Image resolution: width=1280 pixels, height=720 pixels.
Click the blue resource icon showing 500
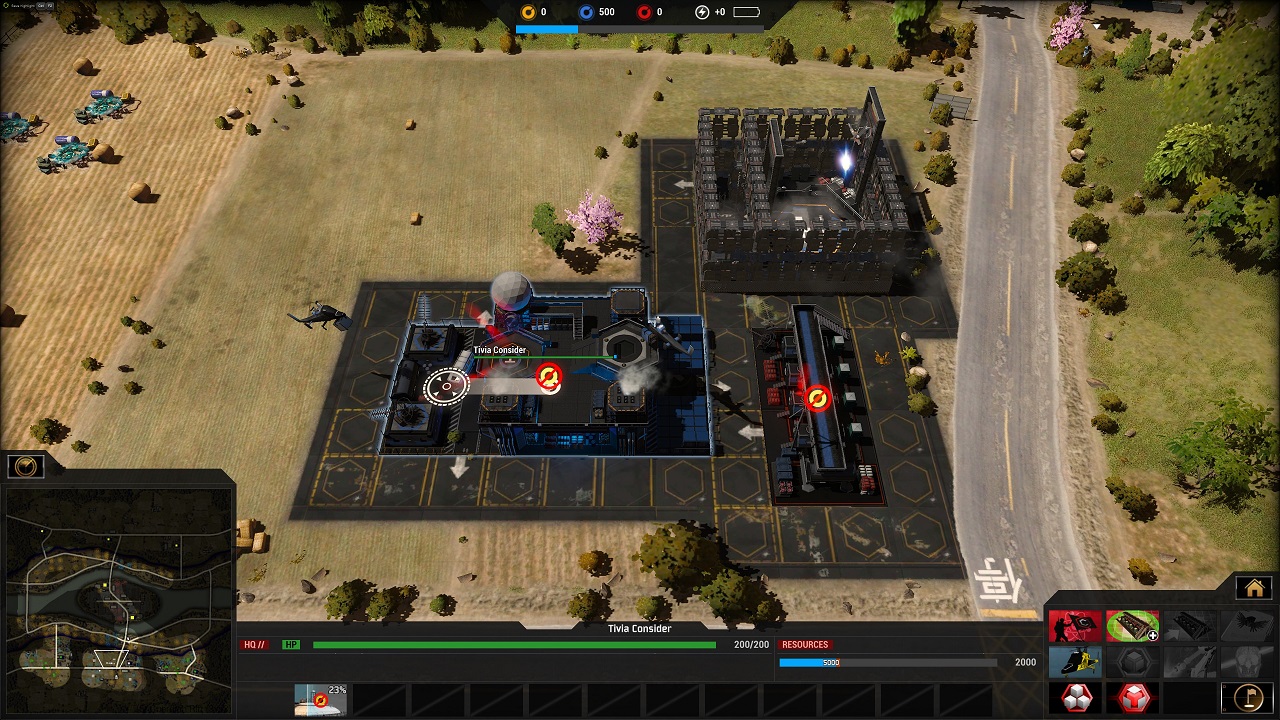[586, 12]
